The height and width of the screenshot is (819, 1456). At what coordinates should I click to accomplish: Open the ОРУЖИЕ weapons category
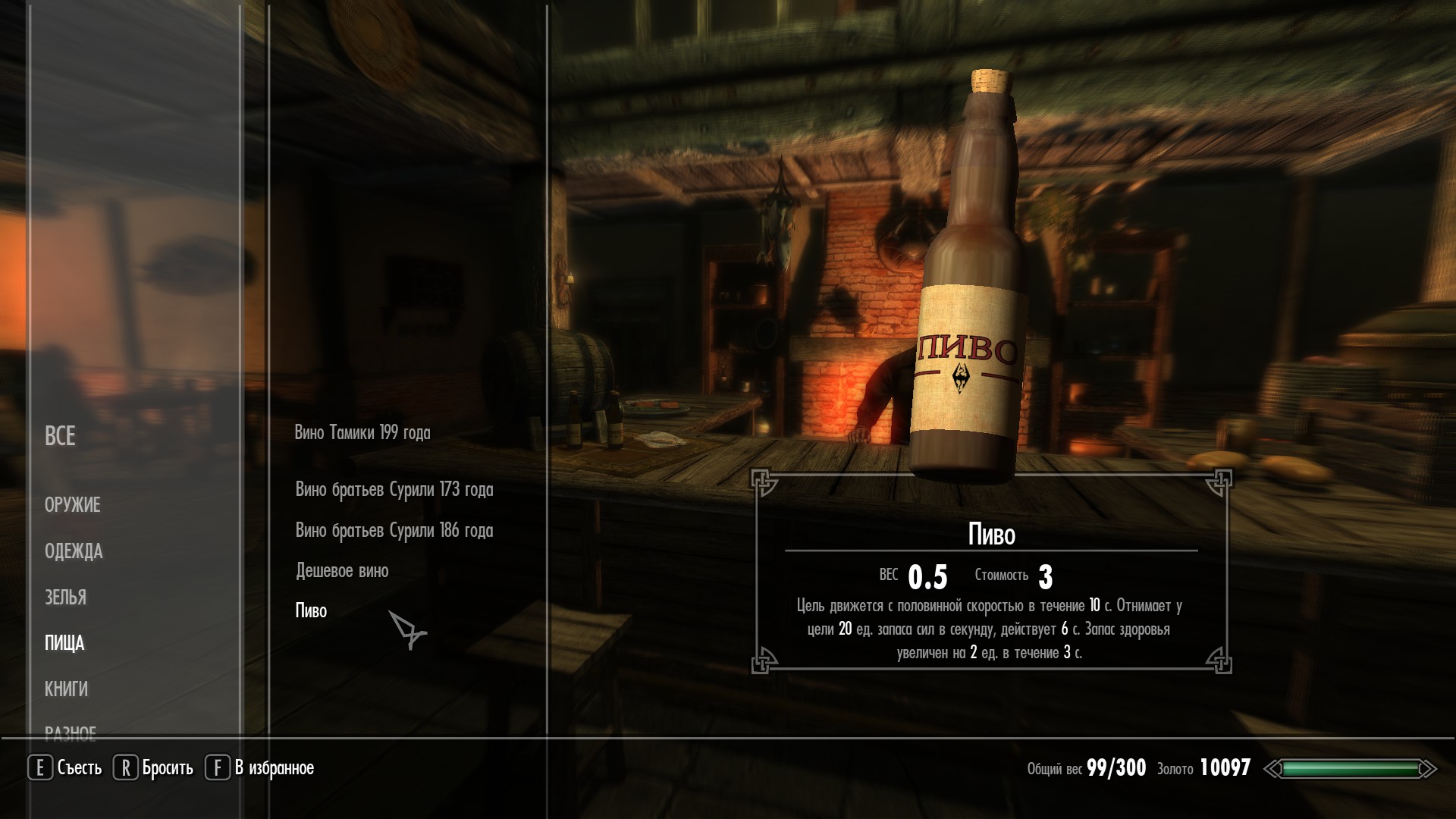pos(73,505)
